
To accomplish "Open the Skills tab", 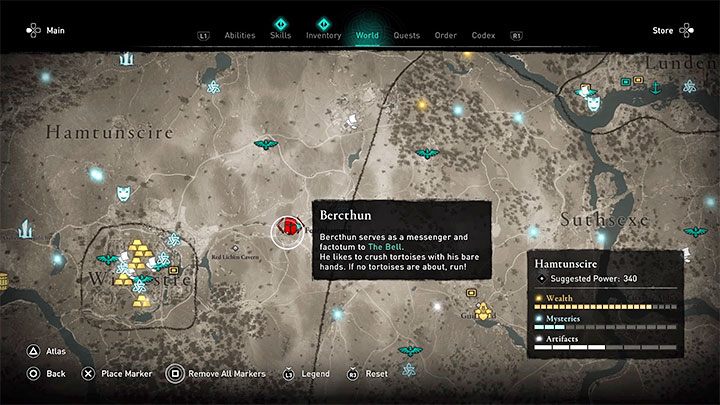I will click(x=280, y=35).
